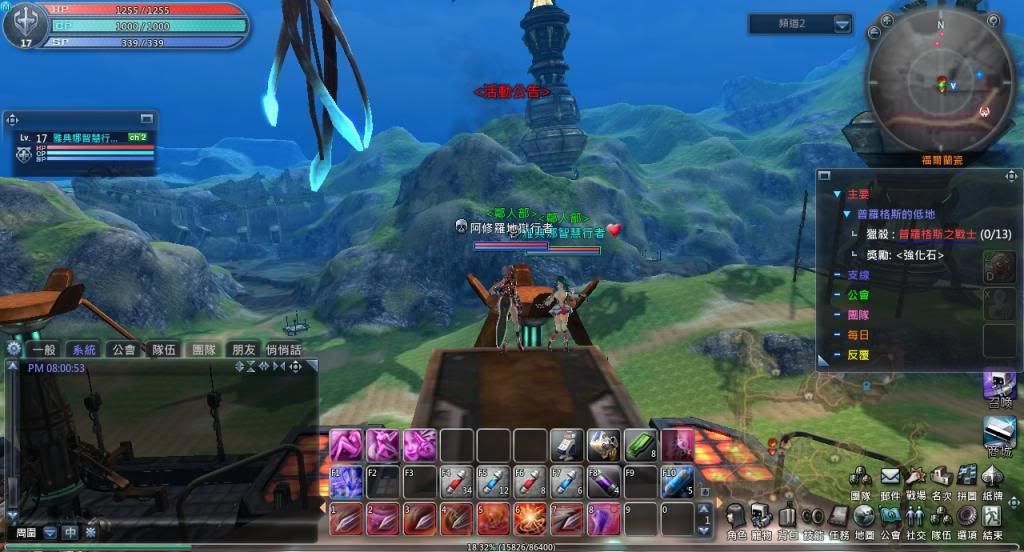Open the 召喚 summon icon
The image size is (1024, 552).
click(999, 385)
